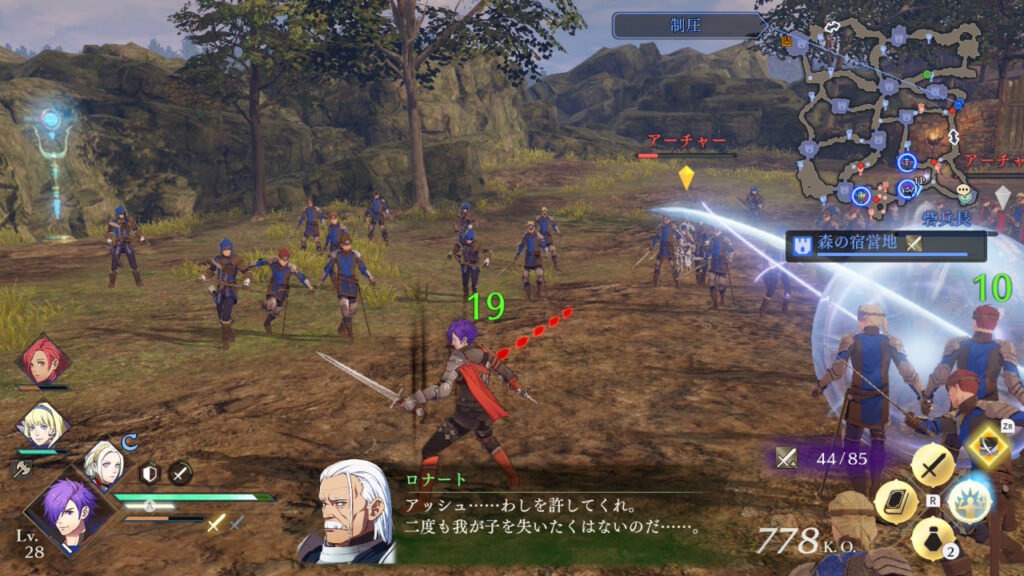This screenshot has width=1024, height=576.
Task: Trigger the glowing blue awakening icon
Action: point(968,500)
